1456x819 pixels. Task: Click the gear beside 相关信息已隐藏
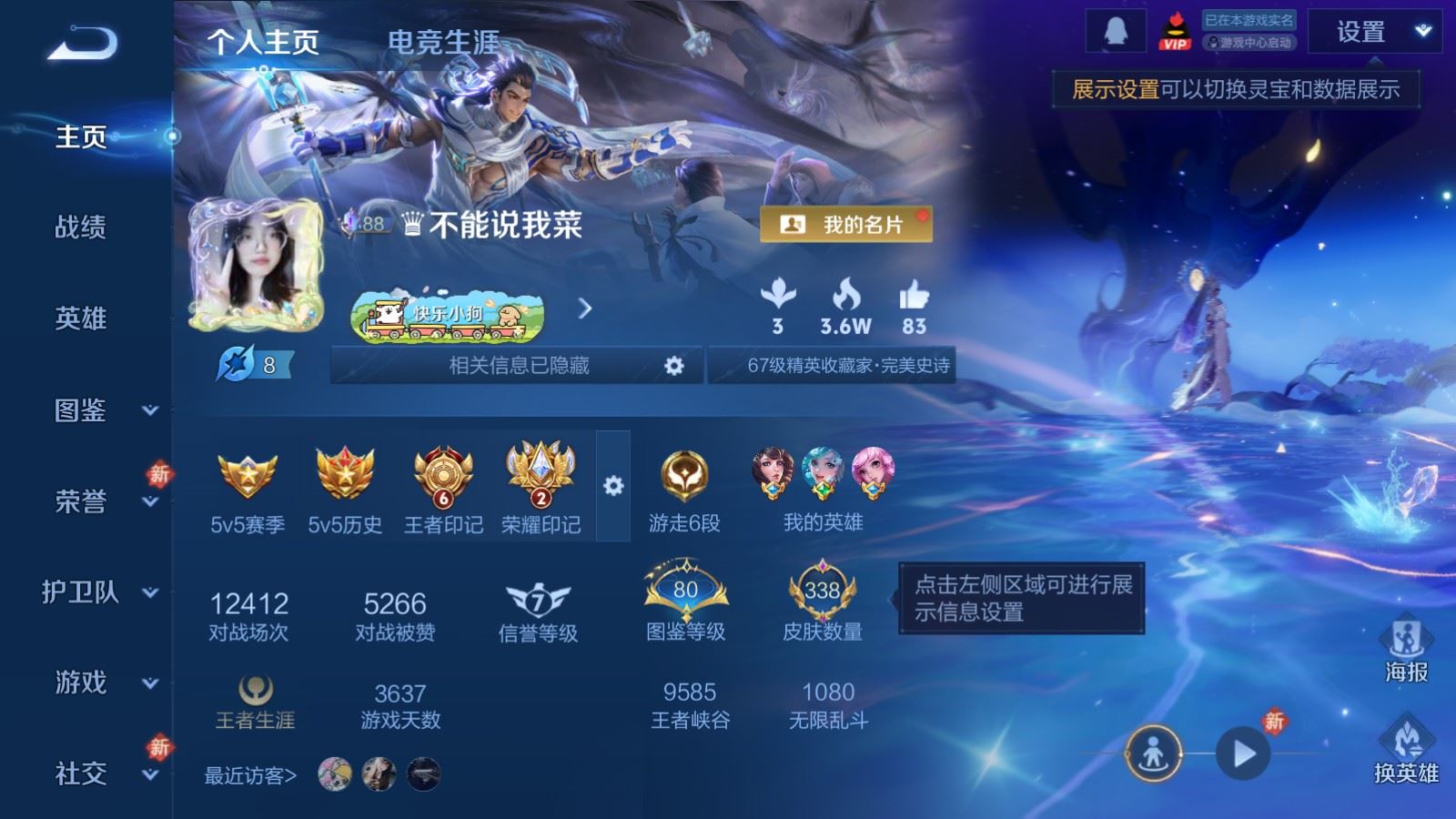pyautogui.click(x=674, y=366)
